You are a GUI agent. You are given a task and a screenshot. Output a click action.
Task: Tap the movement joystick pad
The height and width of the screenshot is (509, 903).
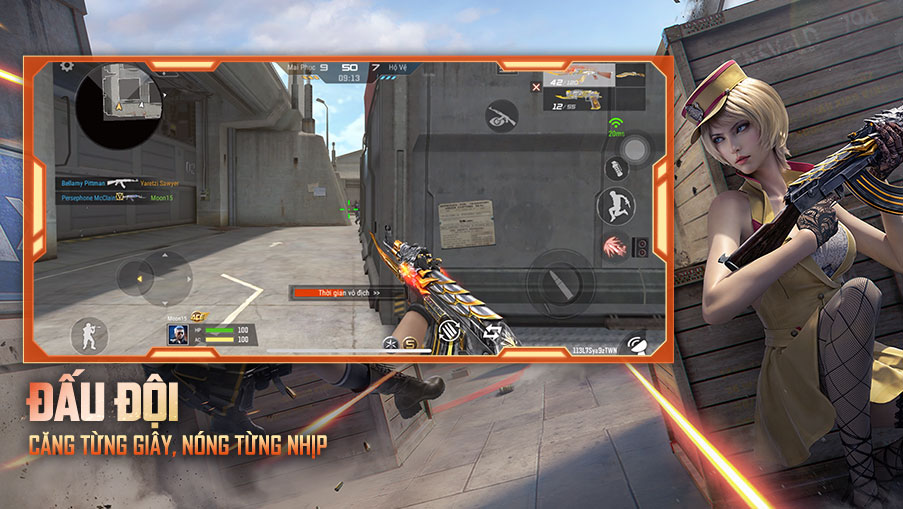154,278
